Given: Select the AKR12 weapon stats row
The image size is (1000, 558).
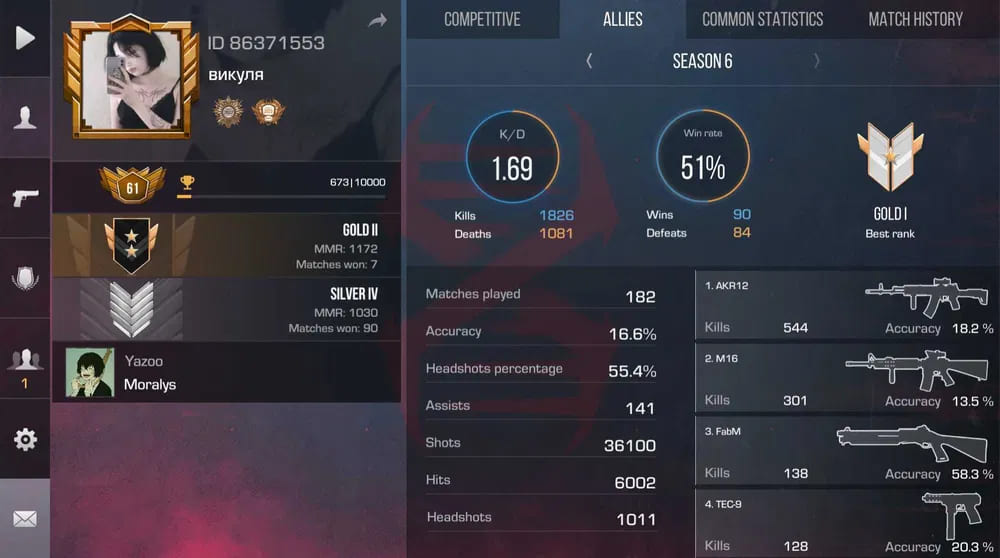Looking at the screenshot, I should 846,306.
